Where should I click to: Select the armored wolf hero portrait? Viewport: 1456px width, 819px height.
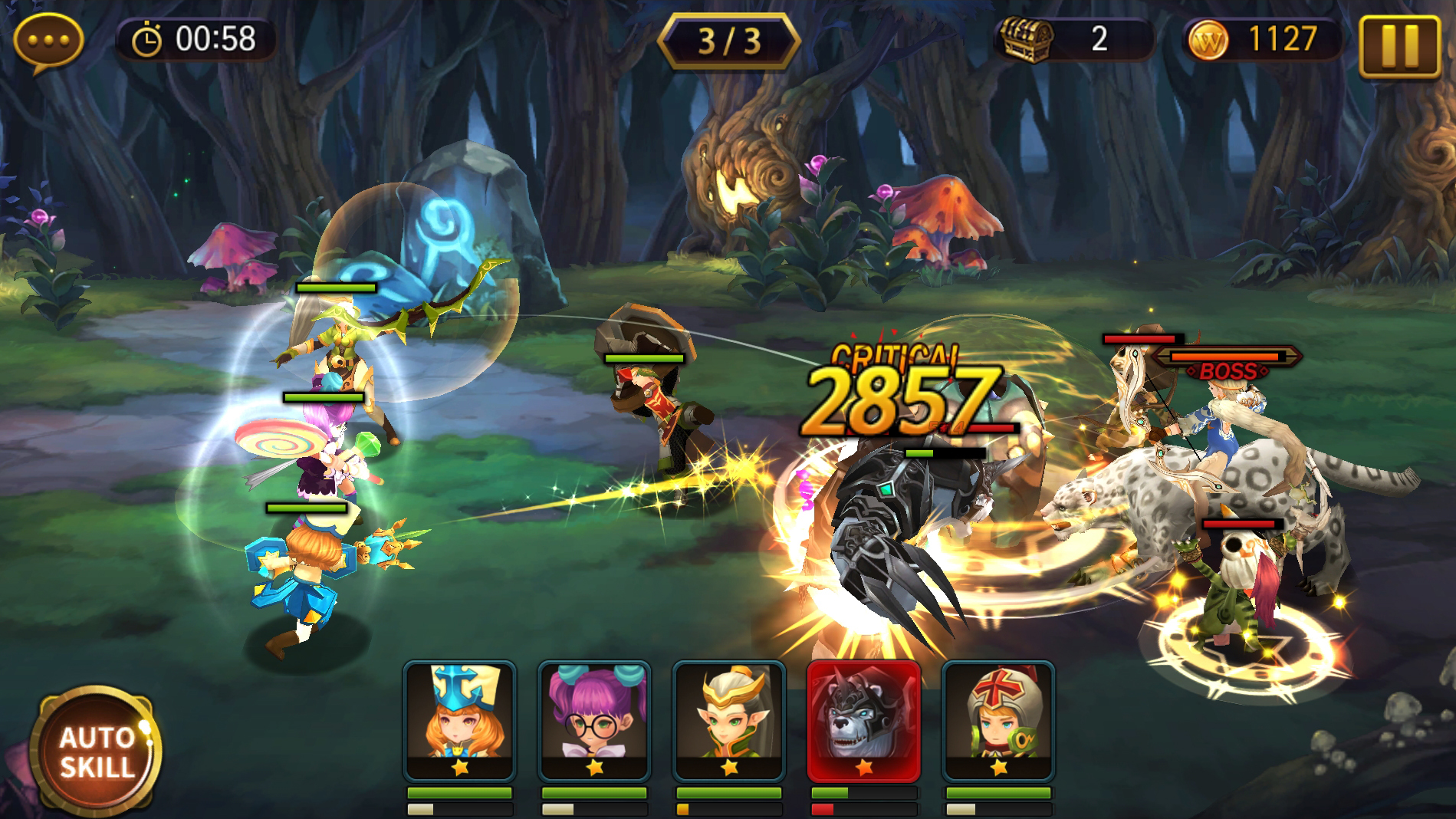tap(864, 721)
